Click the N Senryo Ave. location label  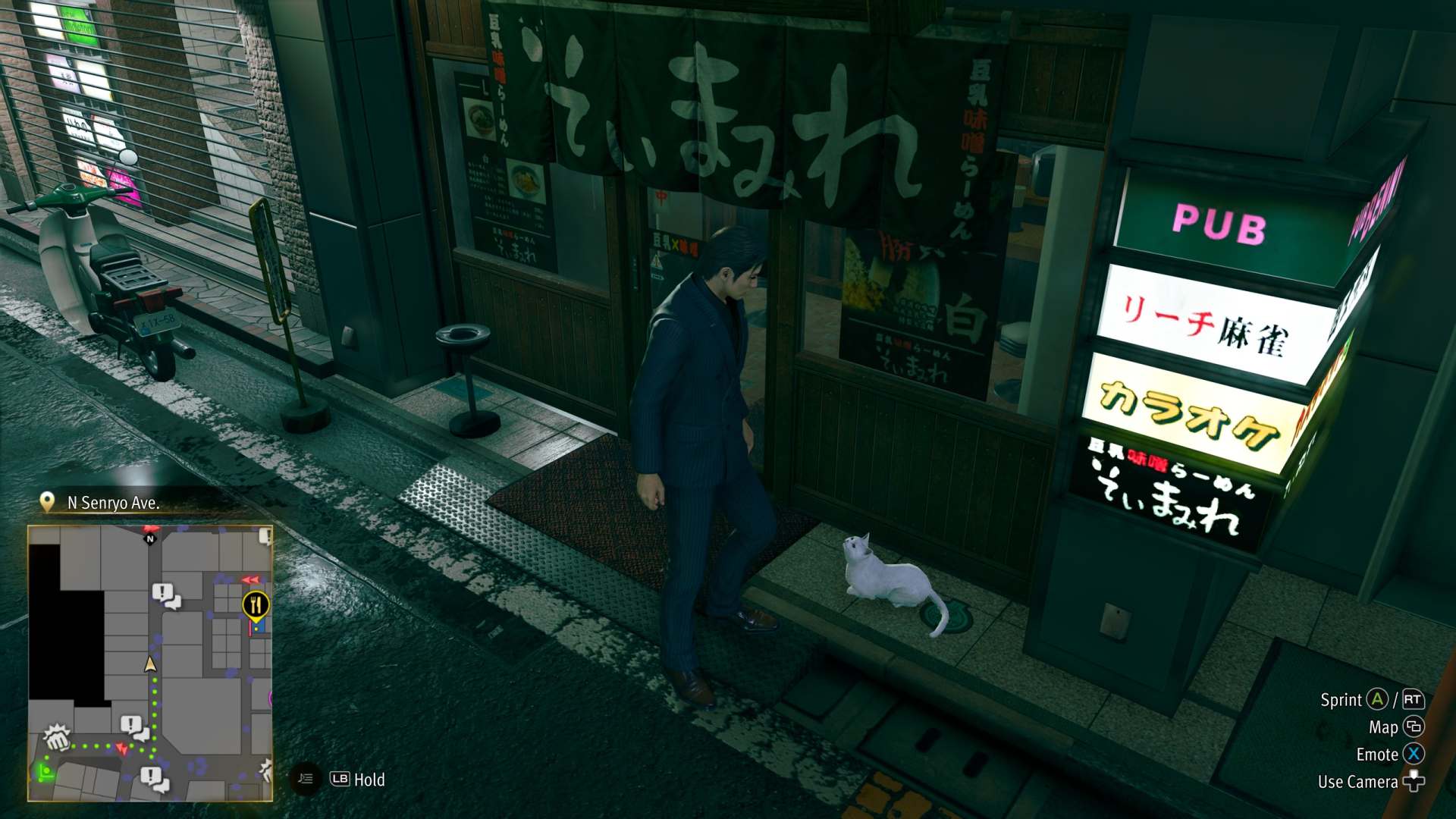coord(112,503)
